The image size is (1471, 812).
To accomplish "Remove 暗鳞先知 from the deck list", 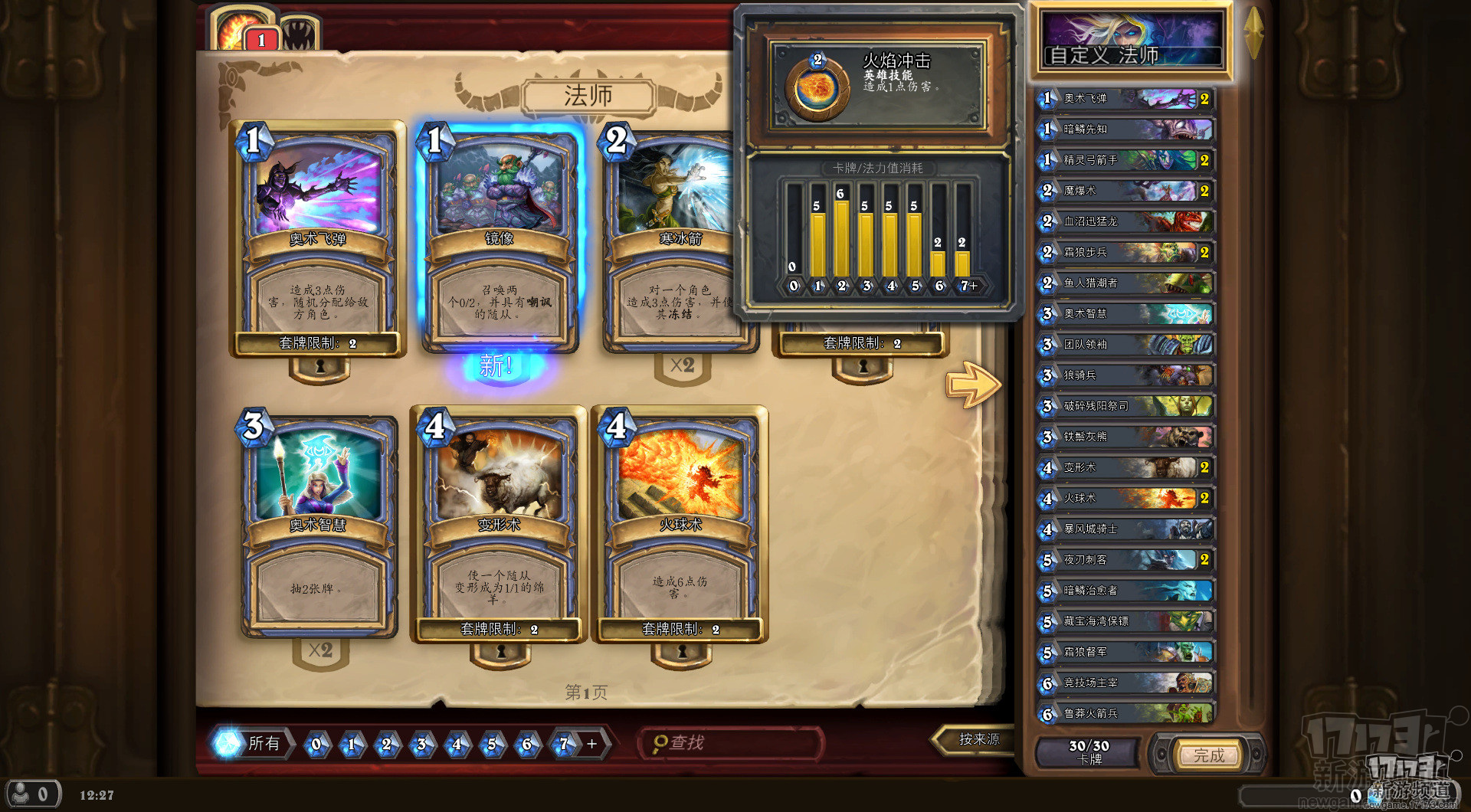I will pos(1125,129).
